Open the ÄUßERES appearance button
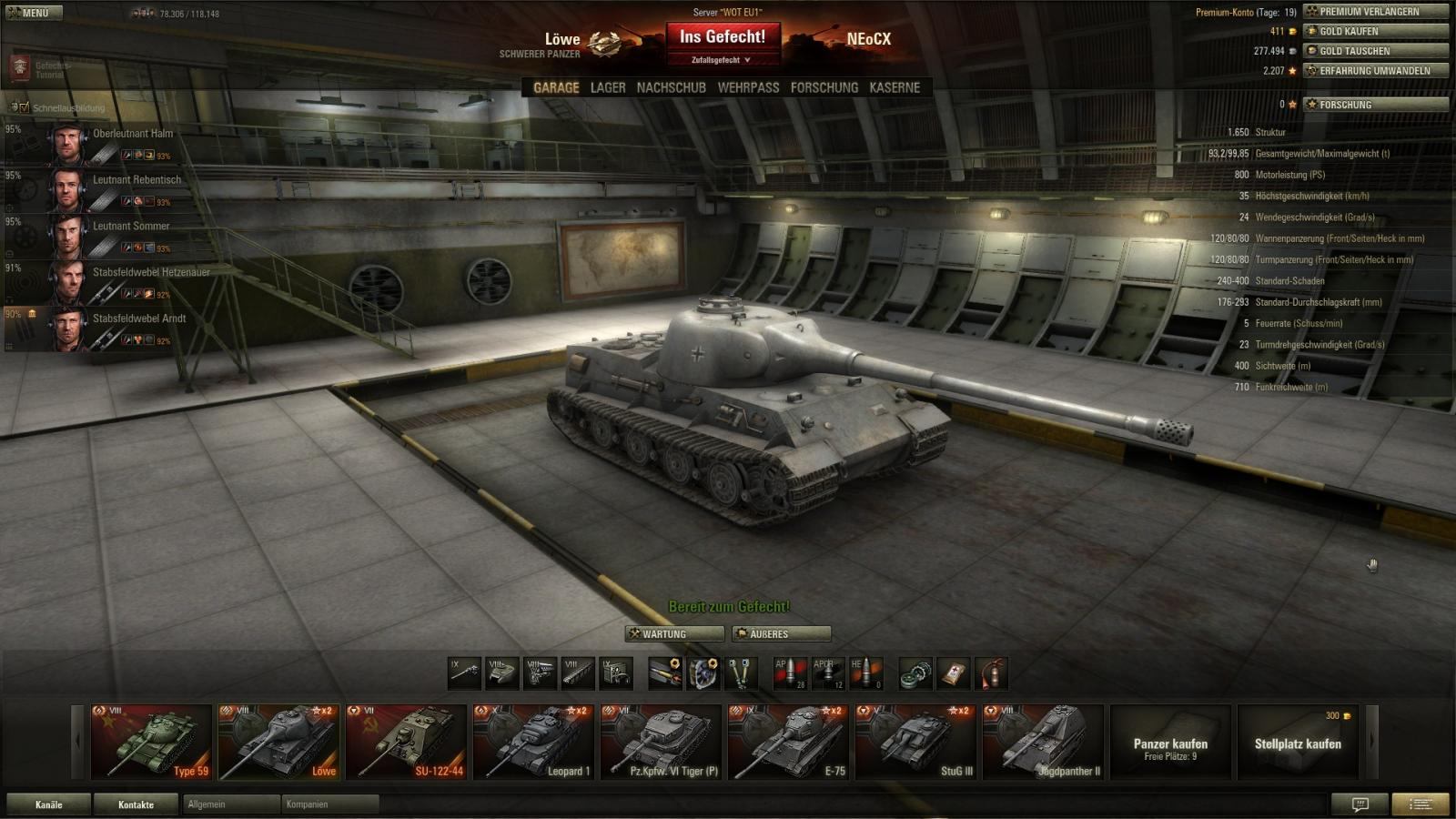This screenshot has width=1456, height=819. pos(782,633)
